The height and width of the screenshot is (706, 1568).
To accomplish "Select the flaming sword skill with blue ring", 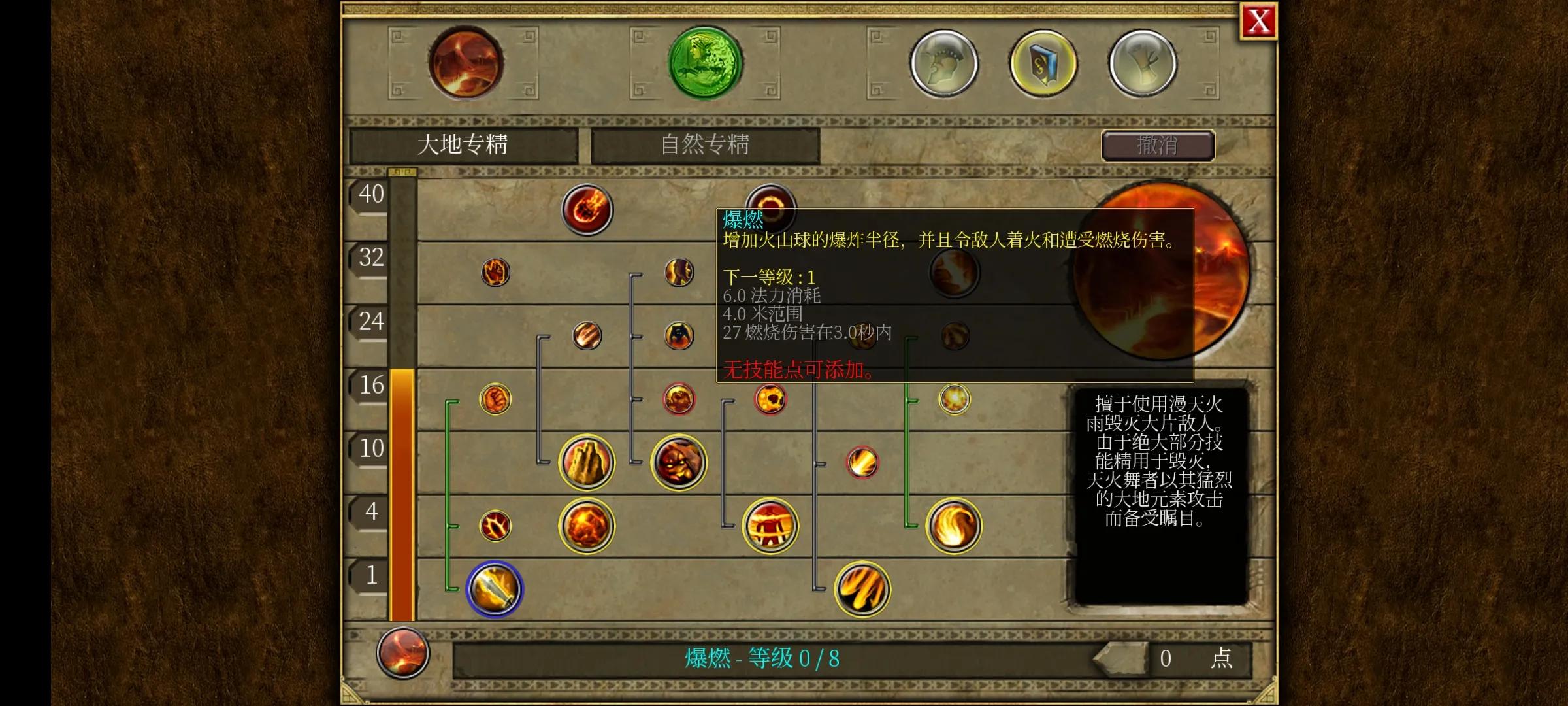I will point(495,588).
